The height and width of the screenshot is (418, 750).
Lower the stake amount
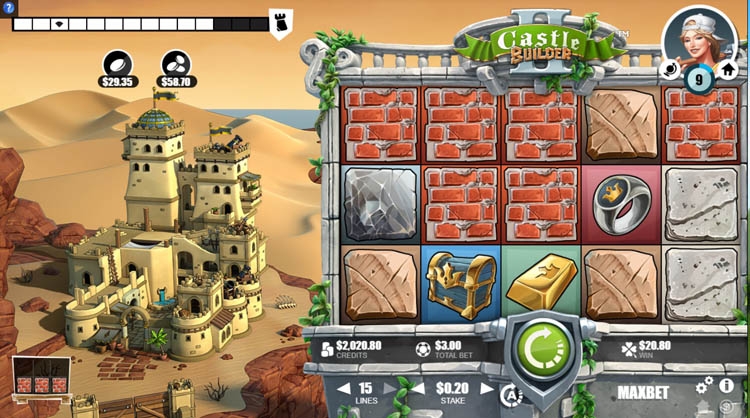tap(421, 389)
